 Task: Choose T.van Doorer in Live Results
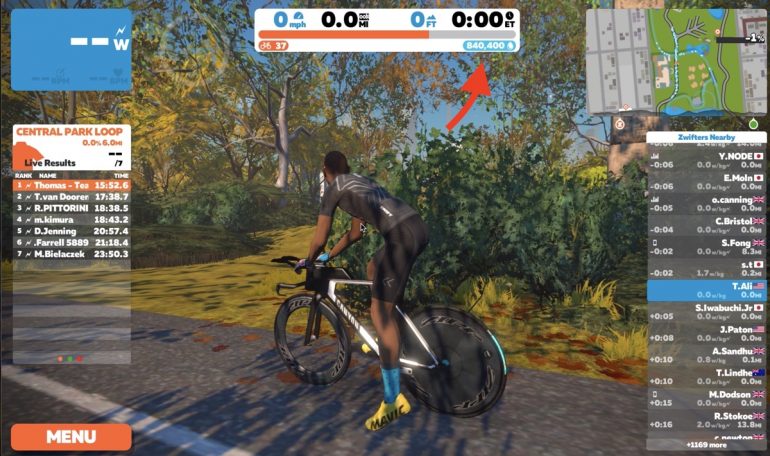[71, 197]
